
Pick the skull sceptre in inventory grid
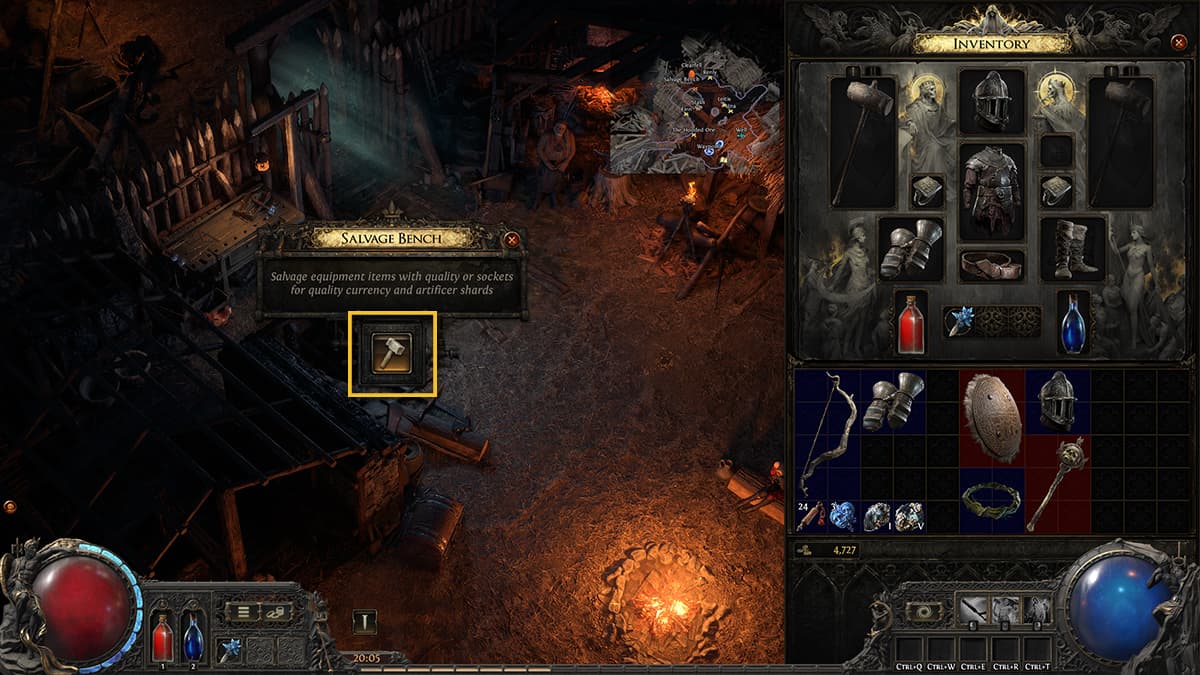click(x=1056, y=481)
